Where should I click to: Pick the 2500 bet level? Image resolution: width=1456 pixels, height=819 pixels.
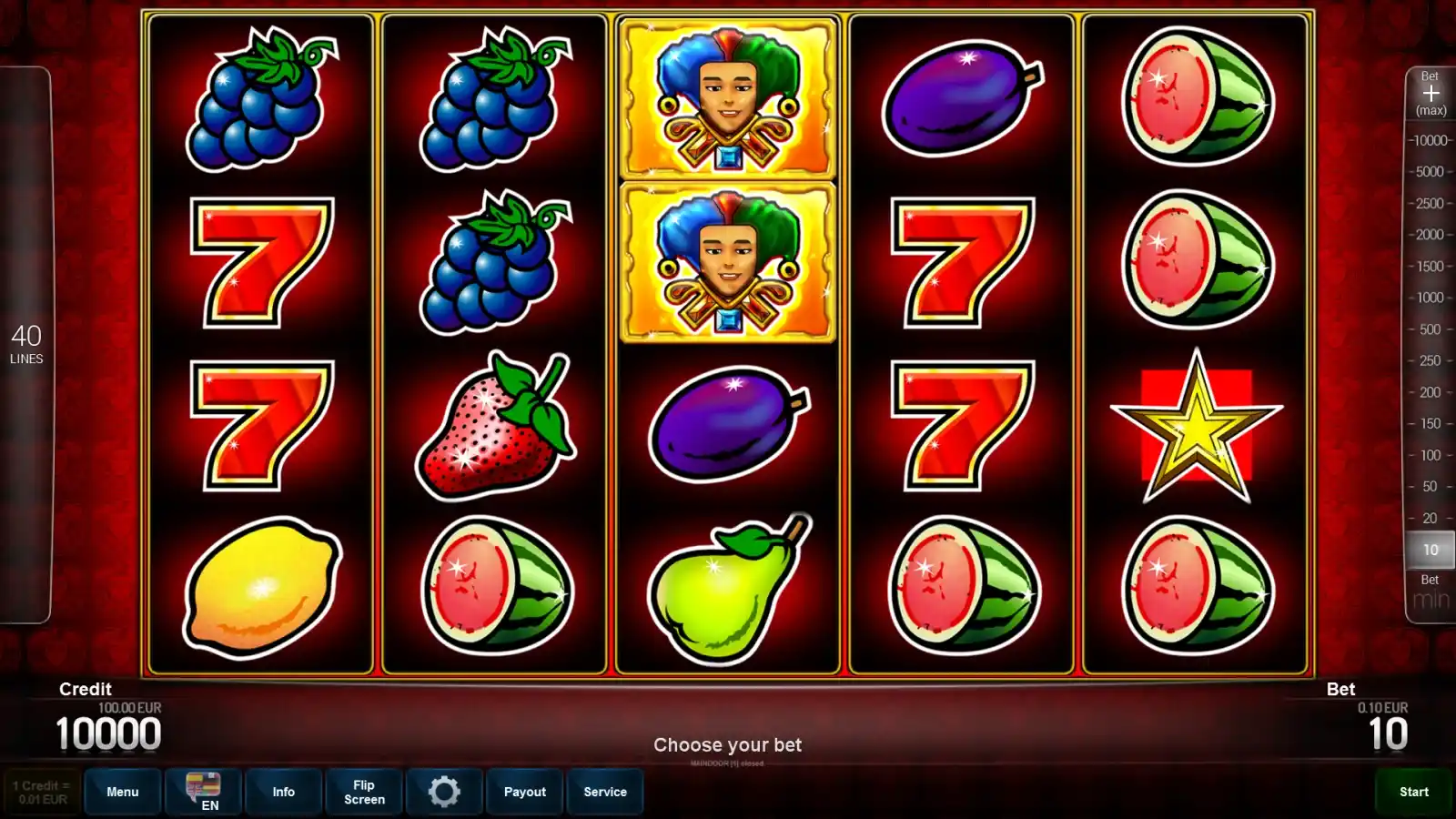[1431, 203]
